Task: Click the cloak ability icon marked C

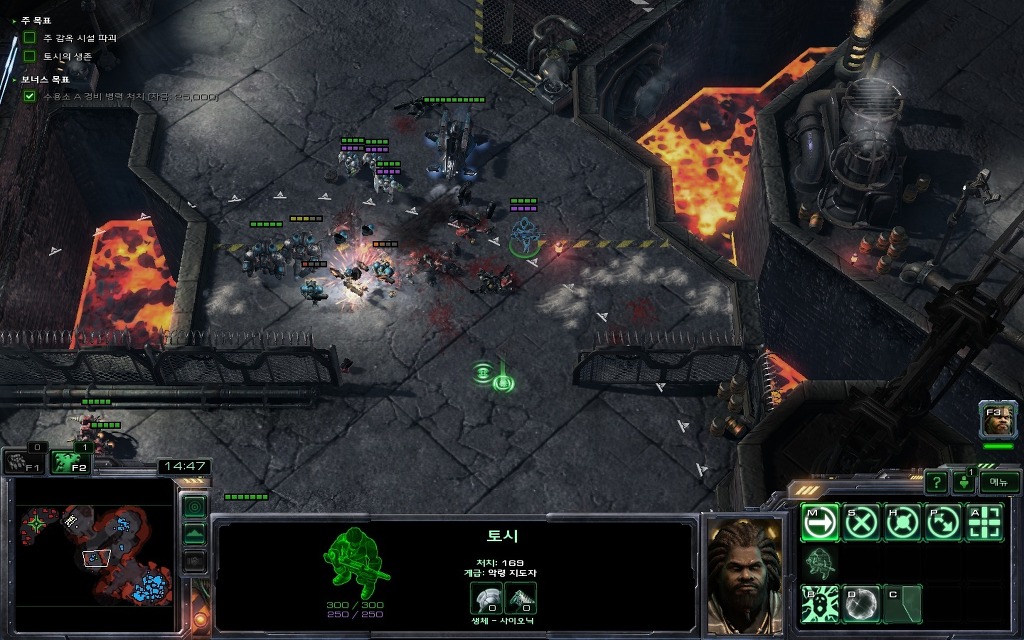Action: [902, 604]
